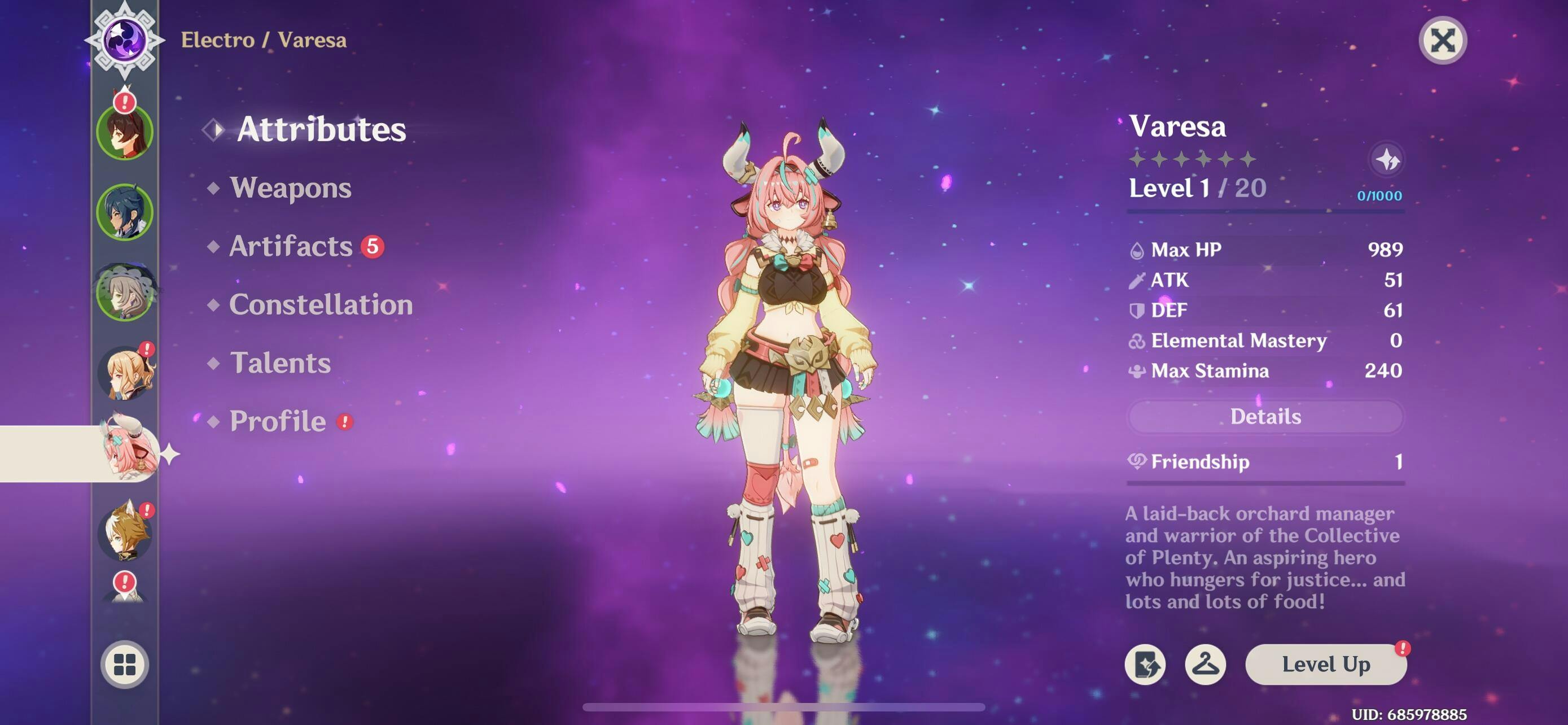Open the Friendship level row
Image resolution: width=1568 pixels, height=725 pixels.
(1265, 462)
